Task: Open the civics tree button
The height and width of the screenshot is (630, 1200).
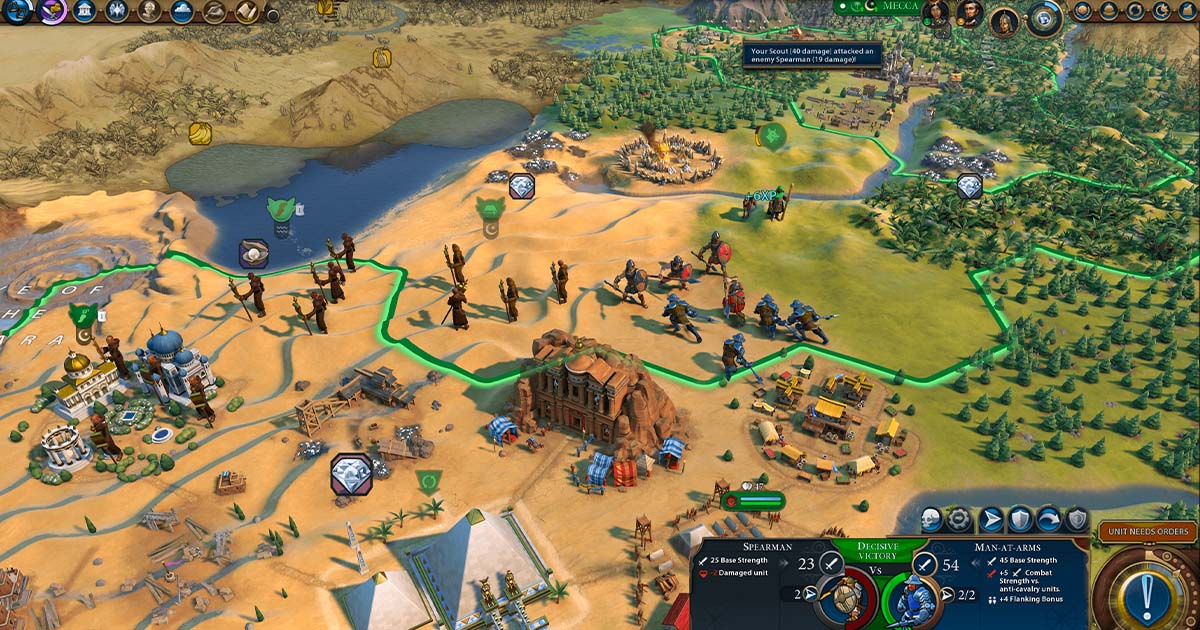Action: coord(53,11)
